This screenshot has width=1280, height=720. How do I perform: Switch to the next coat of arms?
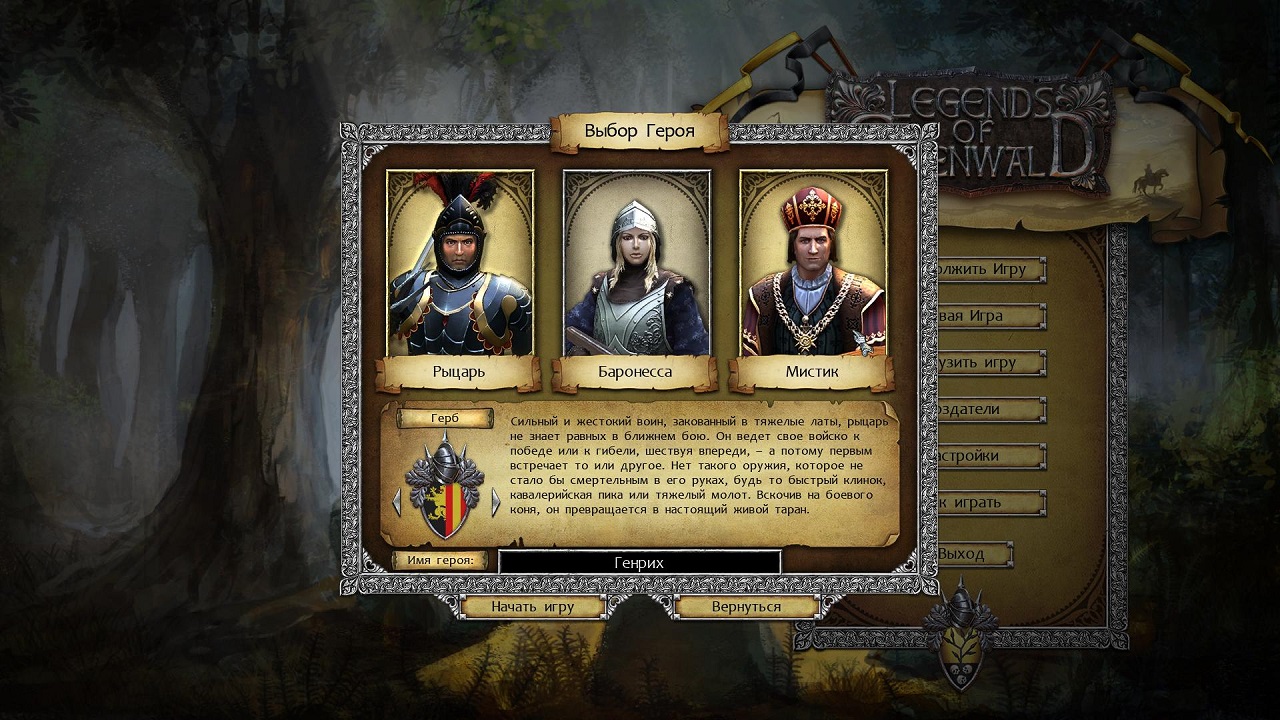[x=495, y=501]
